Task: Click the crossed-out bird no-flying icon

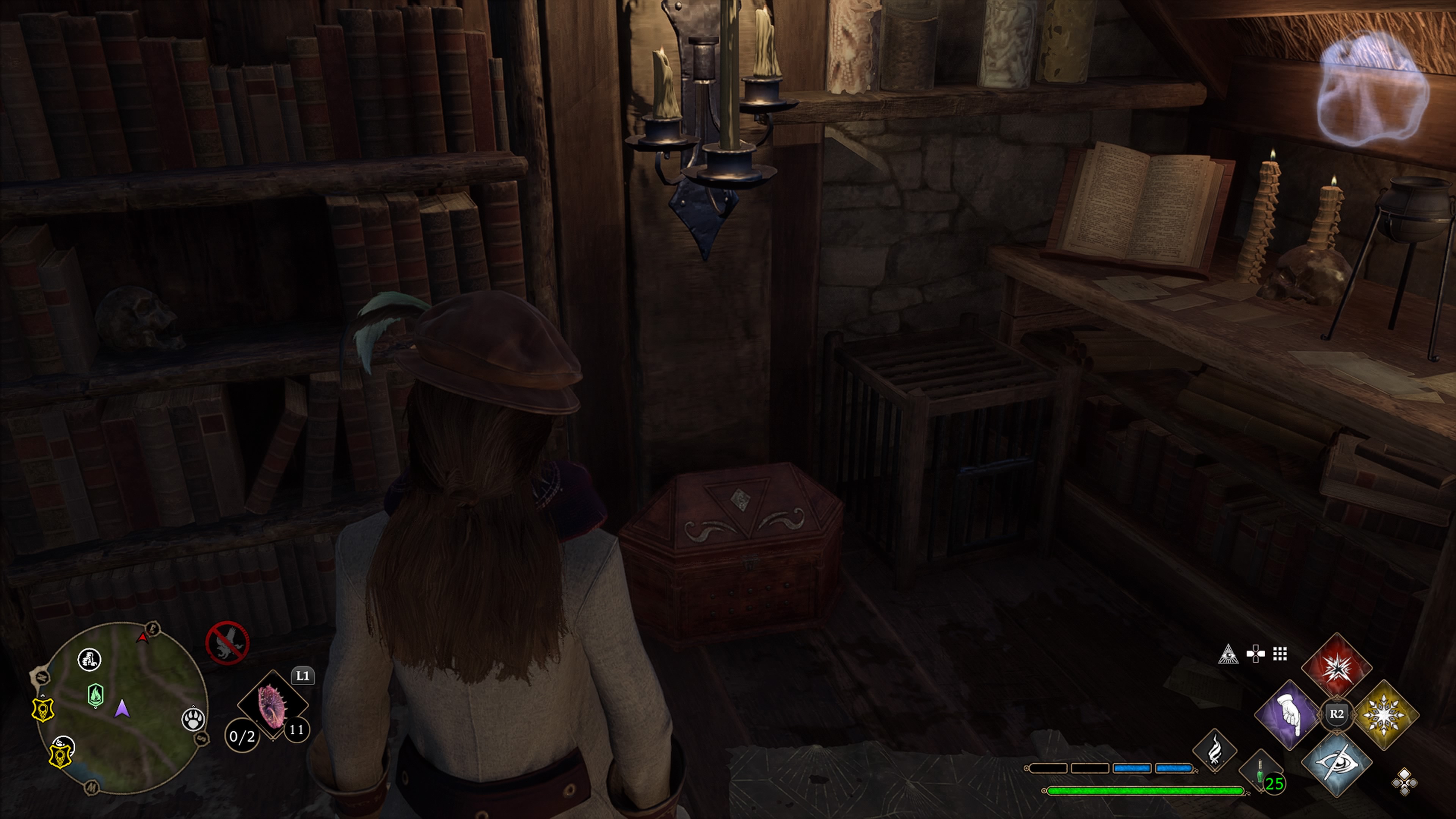Action: [227, 643]
